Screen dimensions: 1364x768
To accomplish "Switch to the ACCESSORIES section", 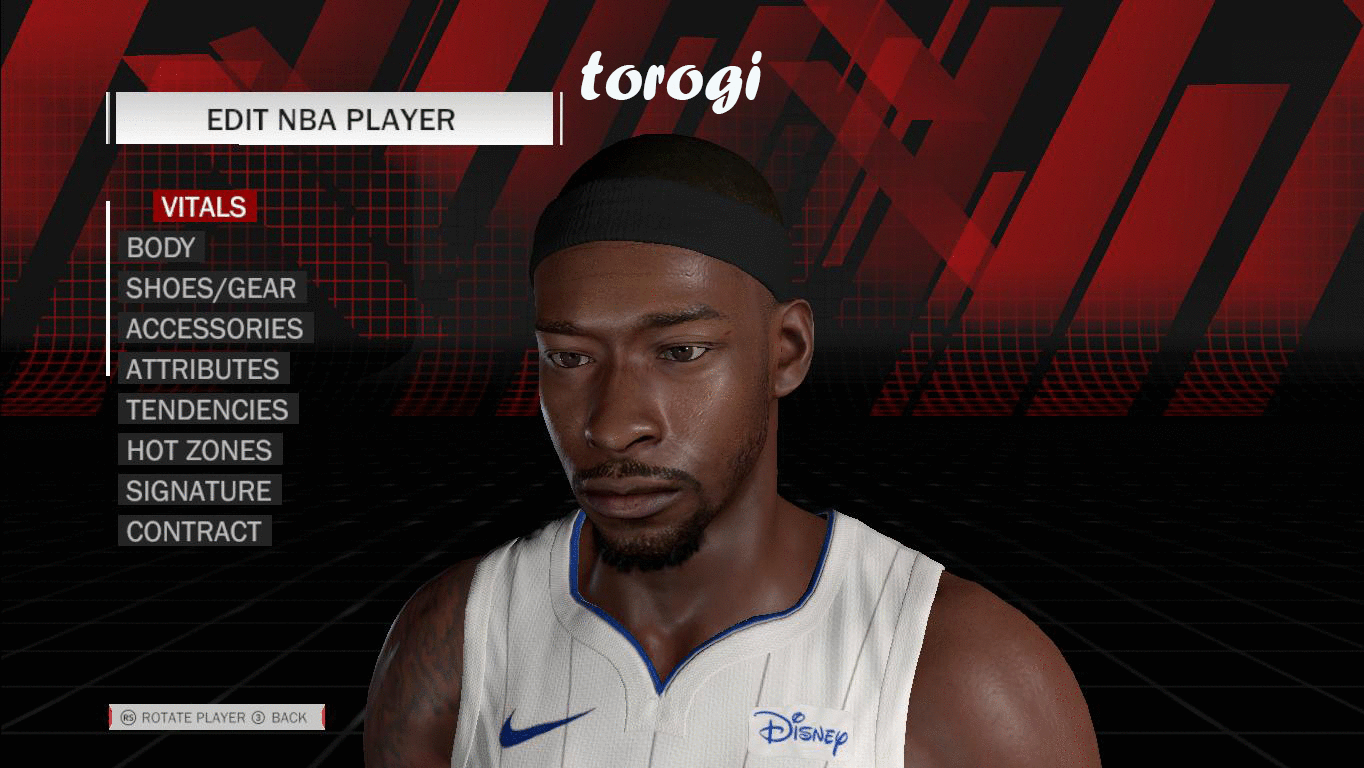I will point(213,328).
